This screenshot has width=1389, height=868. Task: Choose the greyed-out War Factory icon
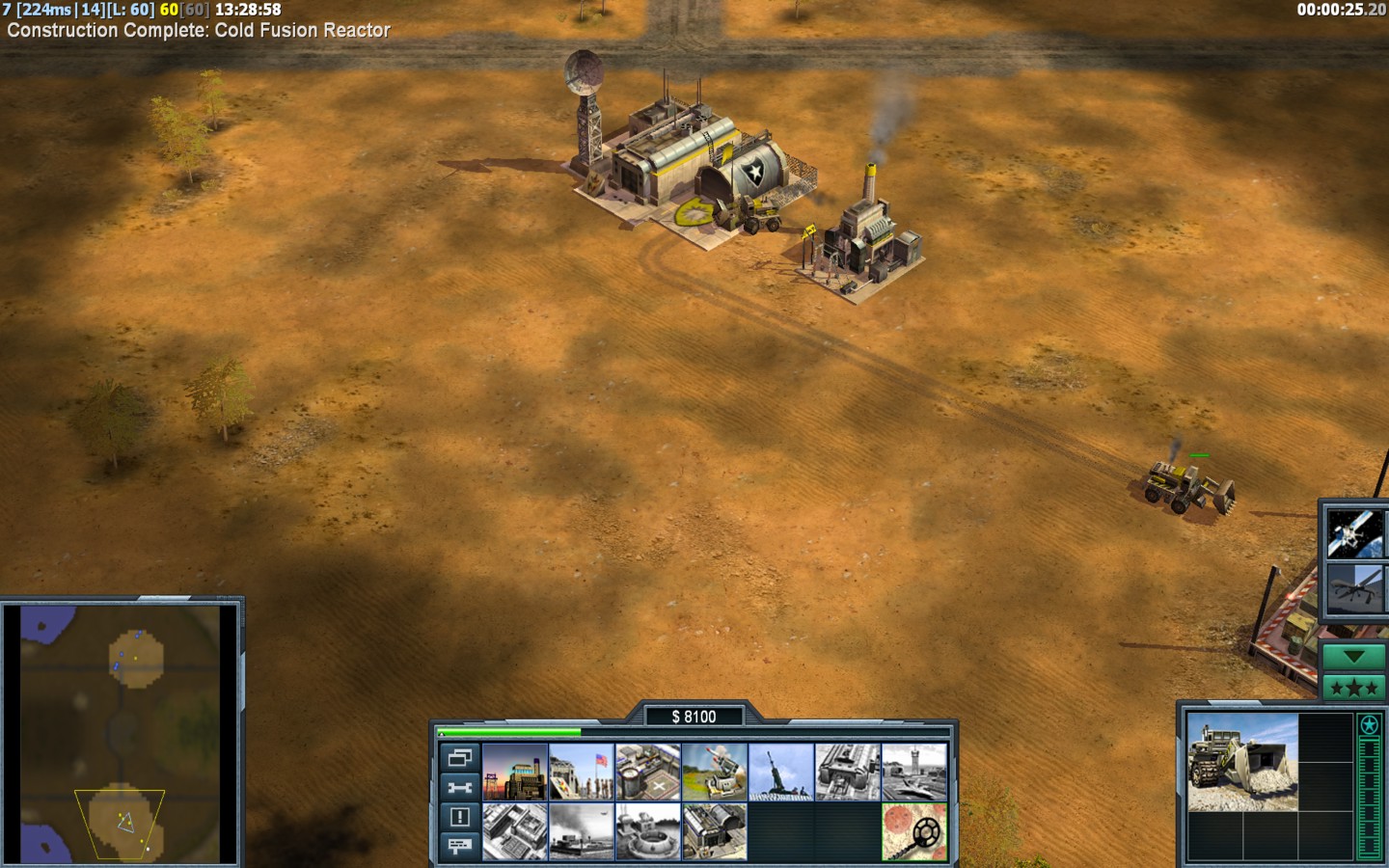[848, 772]
